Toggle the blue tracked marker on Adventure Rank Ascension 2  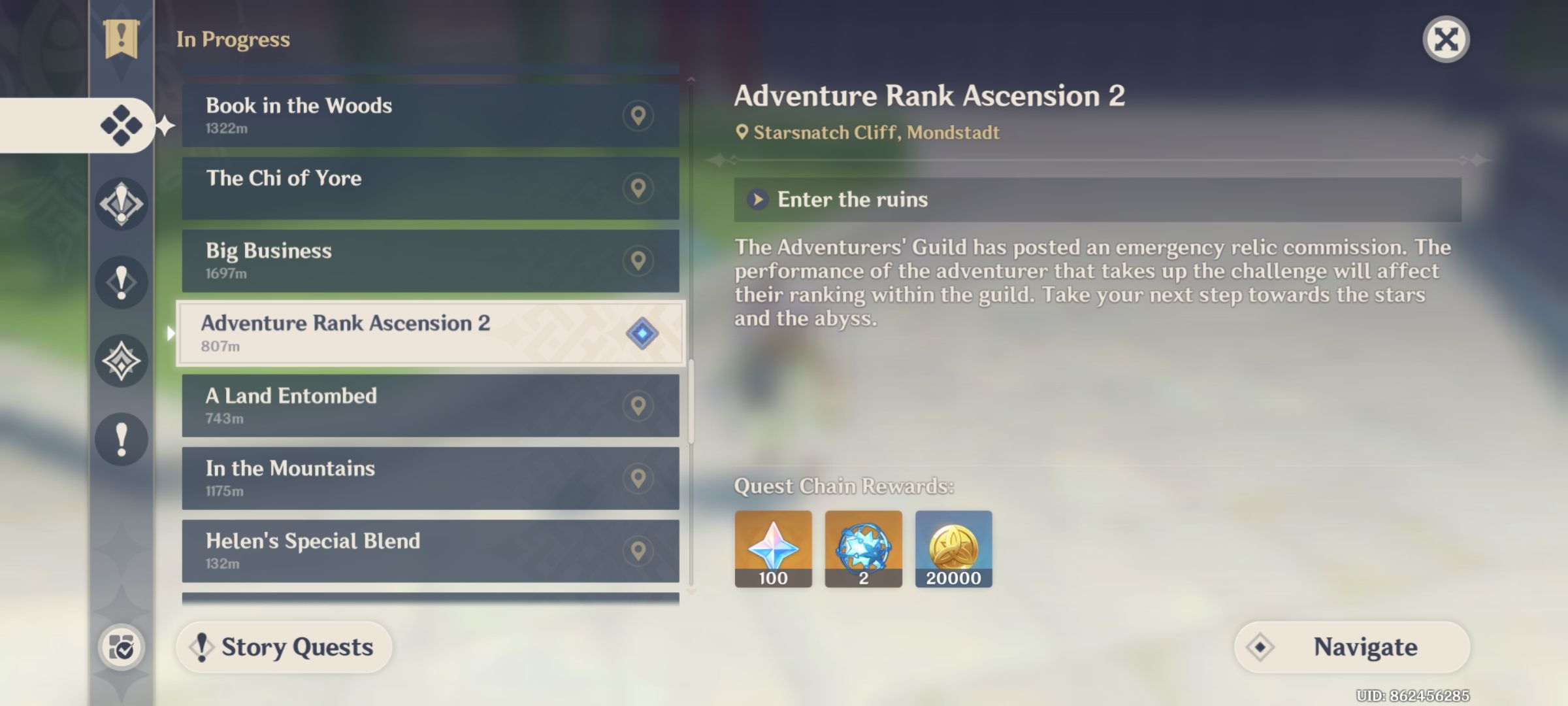(x=642, y=334)
